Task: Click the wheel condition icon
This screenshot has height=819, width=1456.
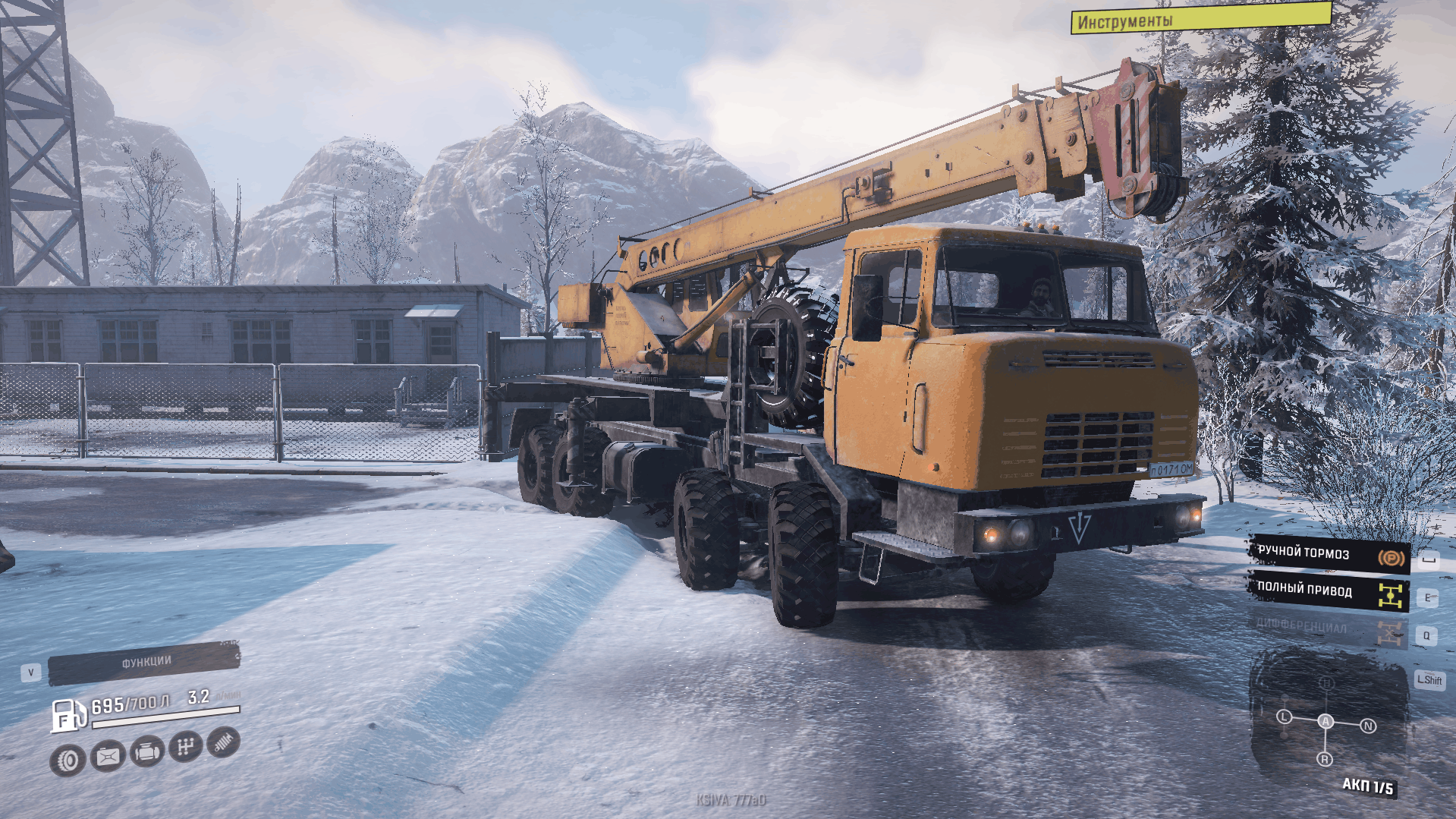Action: (68, 760)
